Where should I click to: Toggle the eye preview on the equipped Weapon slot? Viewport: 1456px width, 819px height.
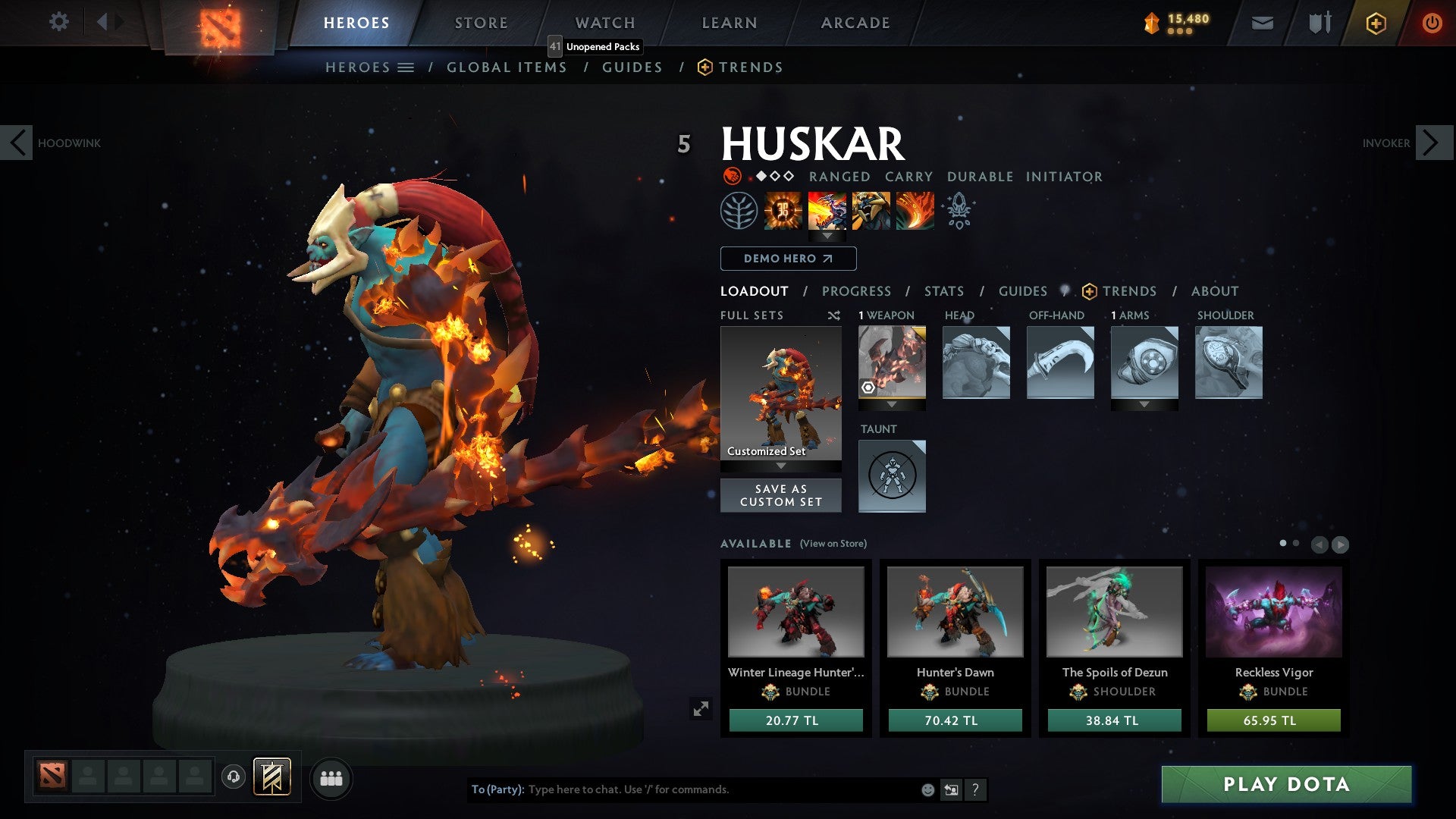[868, 389]
